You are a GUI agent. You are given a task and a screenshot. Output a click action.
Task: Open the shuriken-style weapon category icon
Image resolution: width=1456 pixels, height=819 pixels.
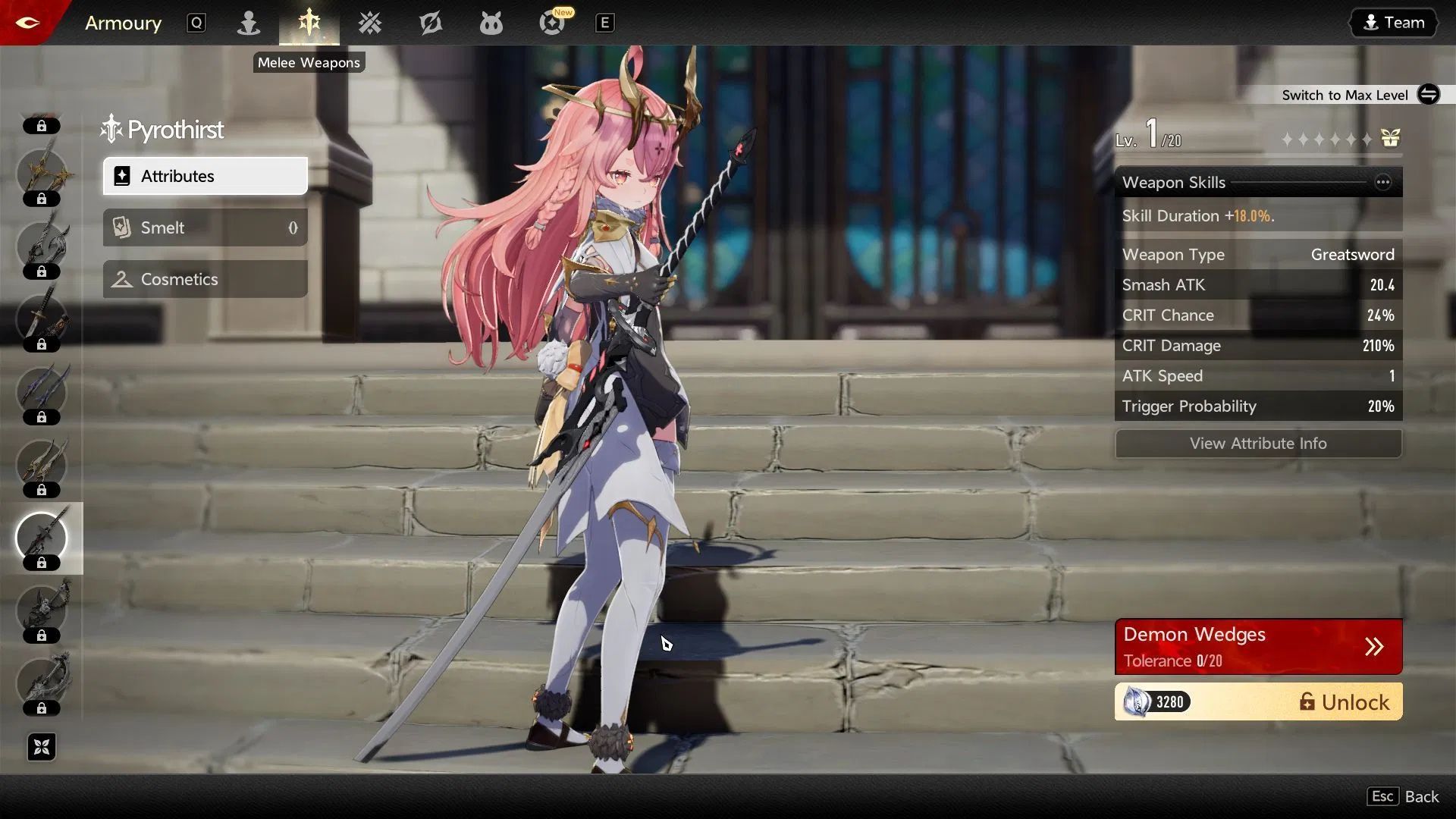pyautogui.click(x=430, y=23)
